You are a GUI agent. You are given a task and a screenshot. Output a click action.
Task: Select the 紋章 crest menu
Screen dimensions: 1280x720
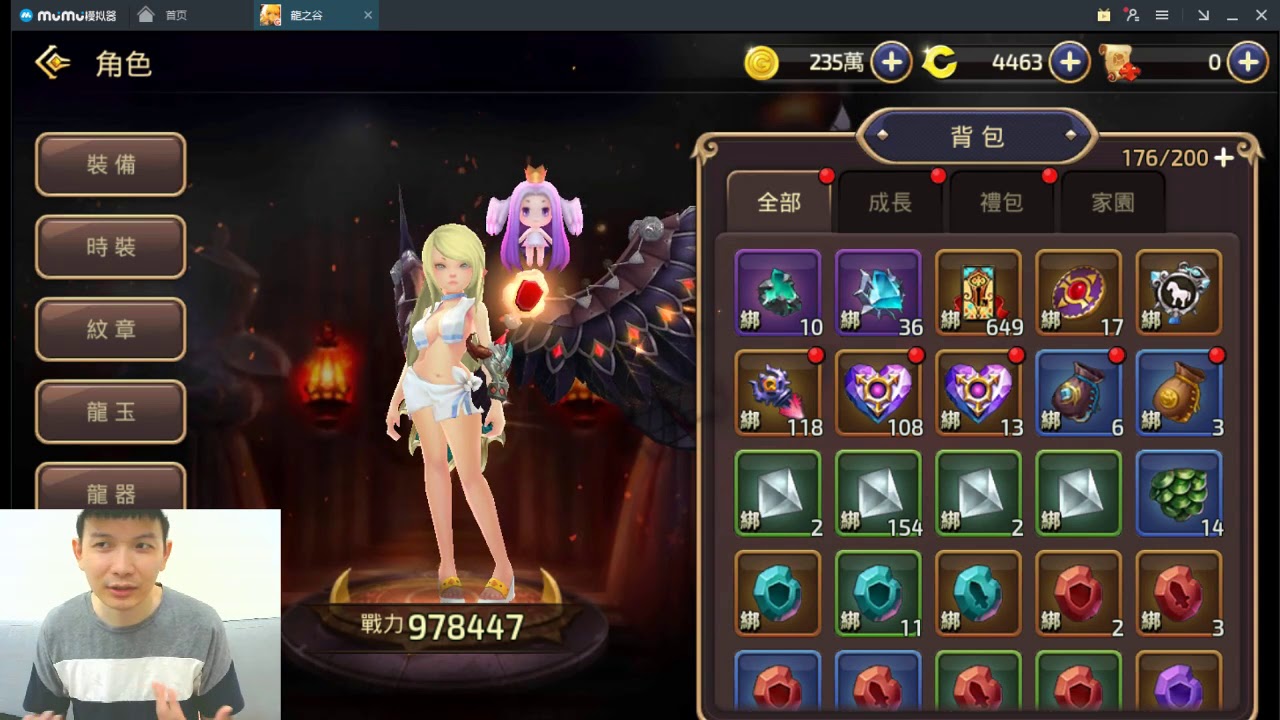[111, 329]
